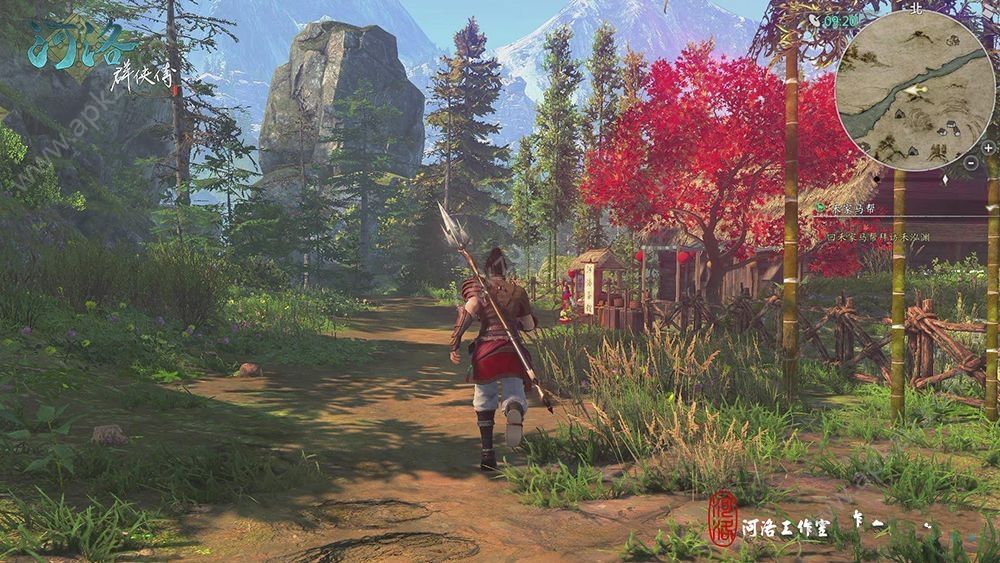The height and width of the screenshot is (563, 1000).
Task: Click the diamond marker below the minimap
Action: [945, 179]
